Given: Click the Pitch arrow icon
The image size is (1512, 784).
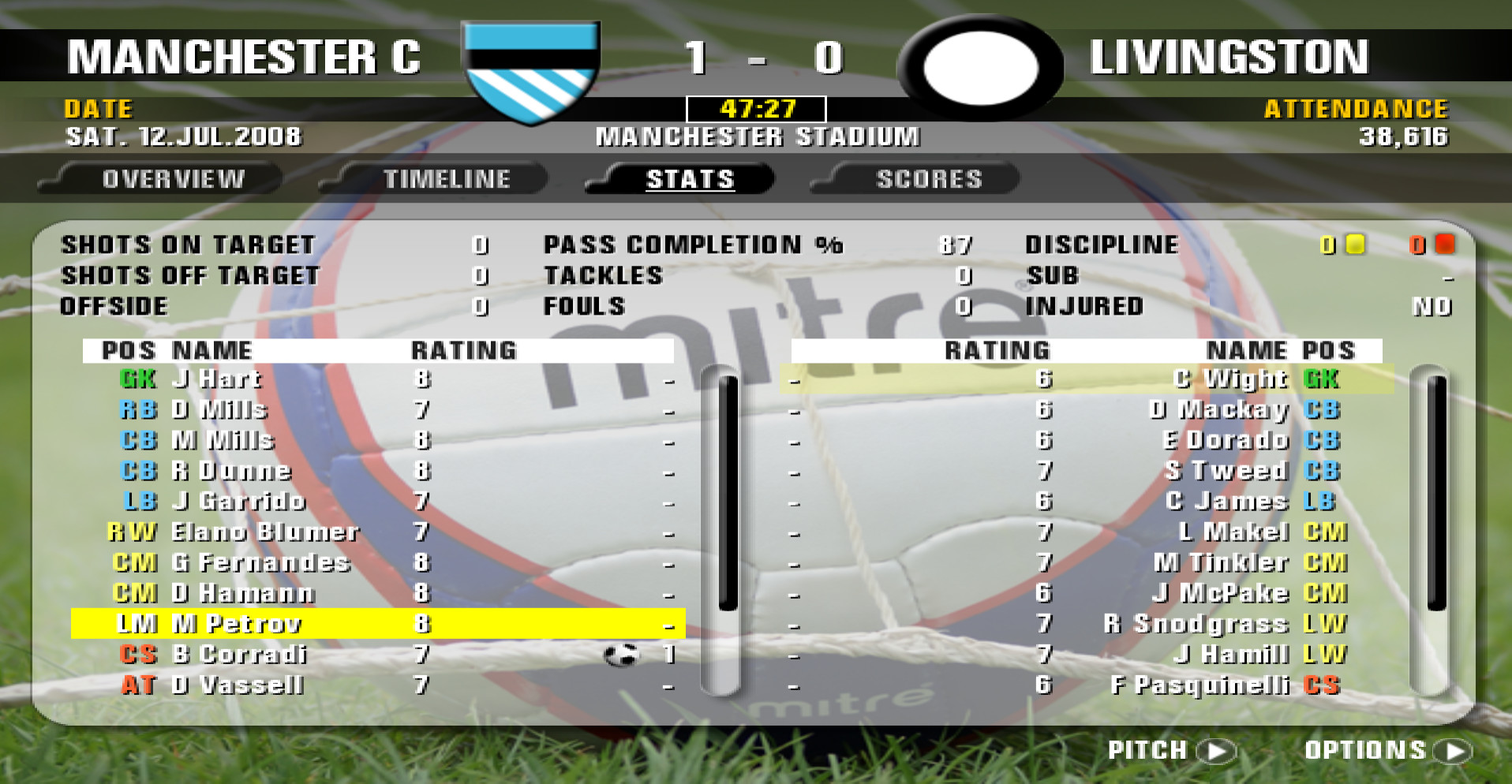Looking at the screenshot, I should [x=1215, y=751].
